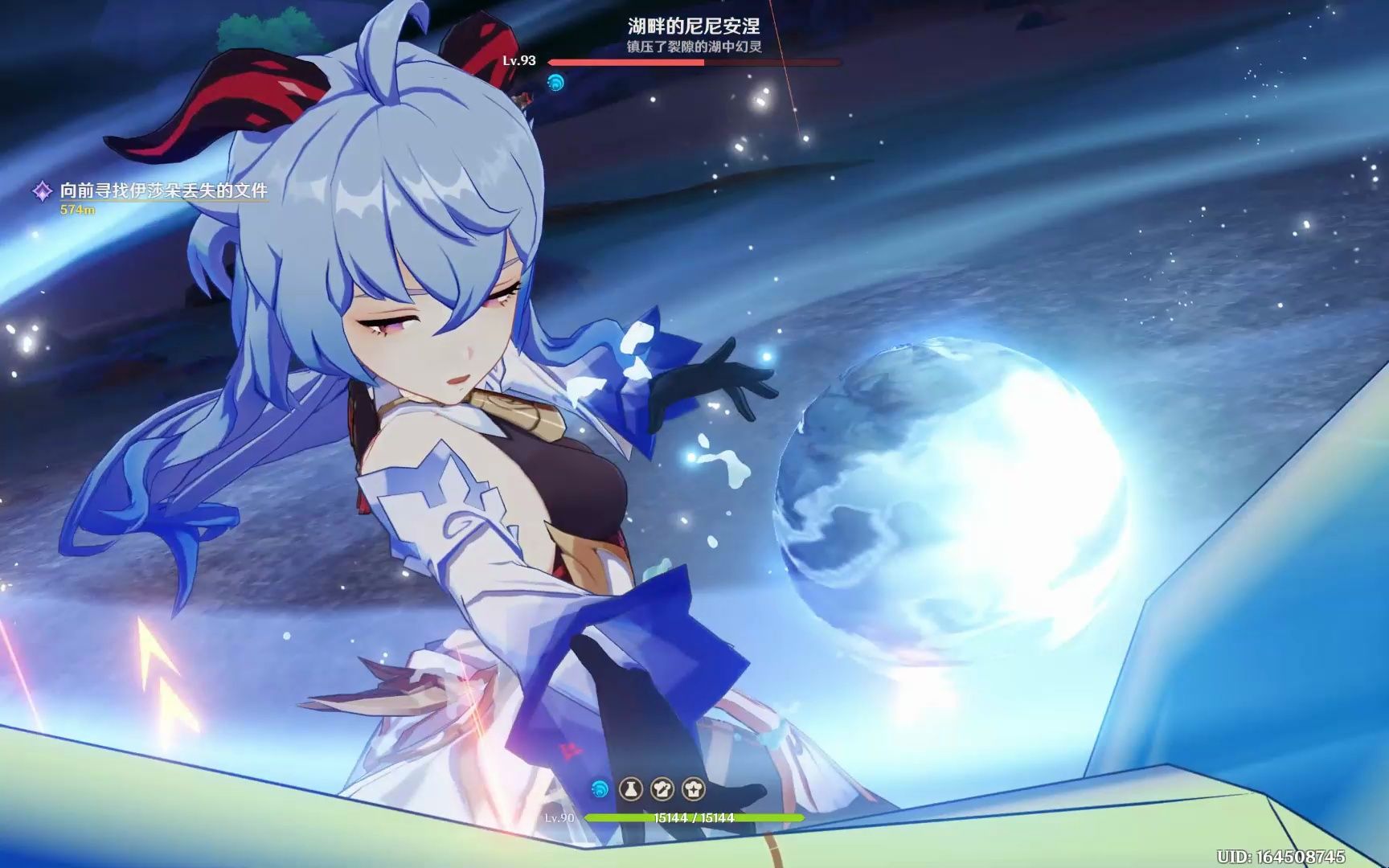Click the Hydro status icon above player health
The width and height of the screenshot is (1389, 868).
pyautogui.click(x=600, y=789)
